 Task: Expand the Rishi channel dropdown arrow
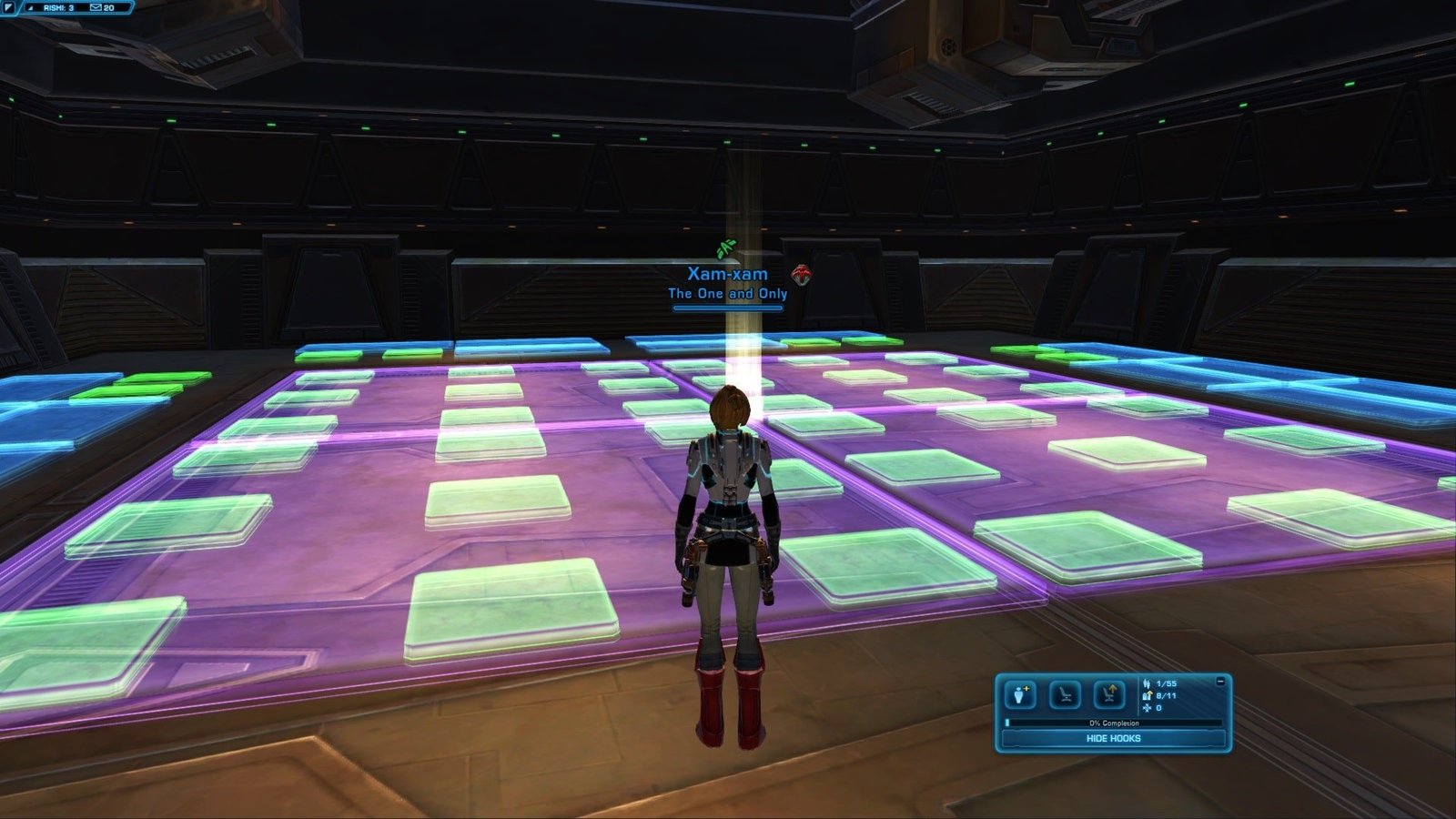click(x=31, y=7)
